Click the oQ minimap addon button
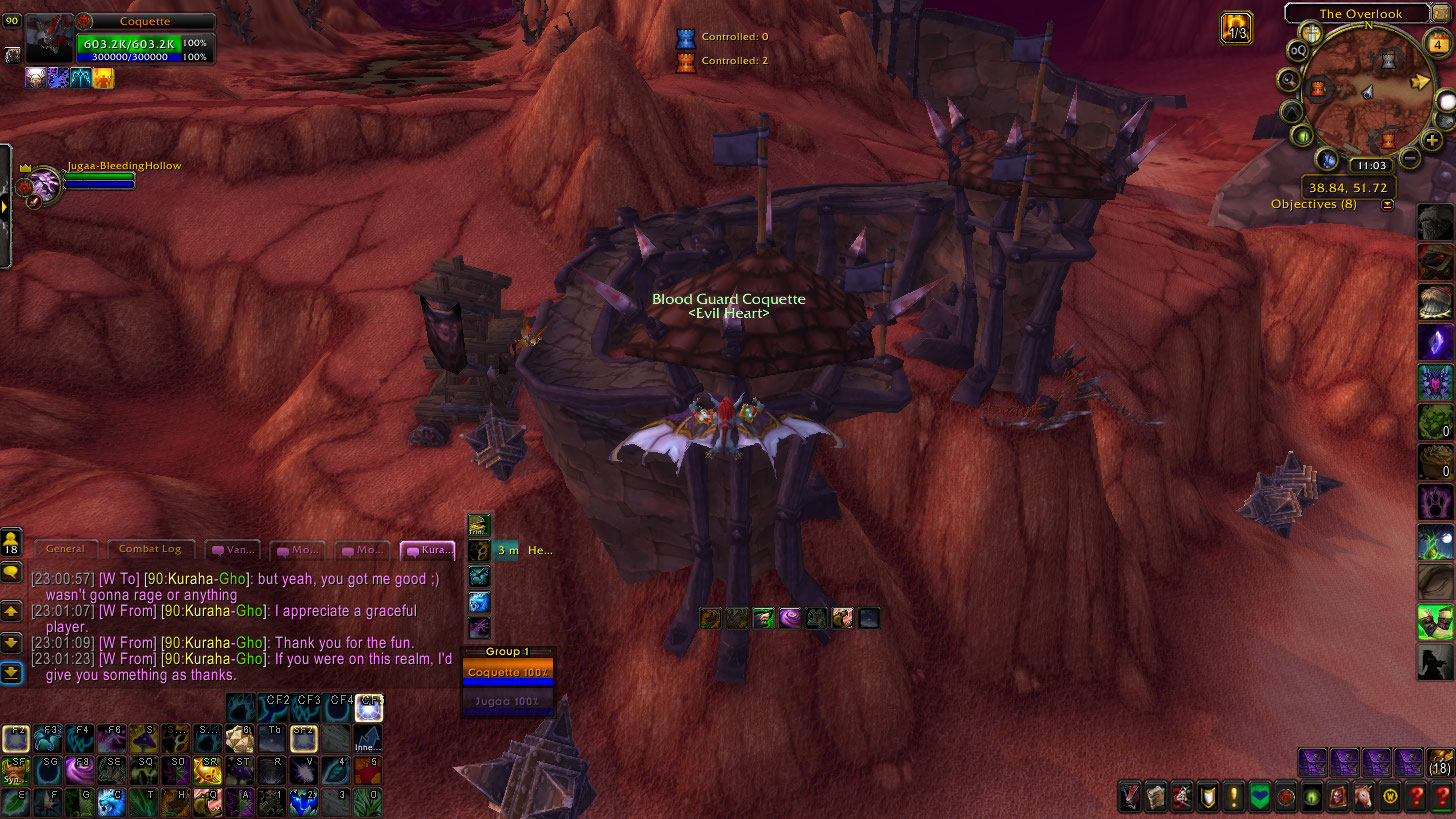The width and height of the screenshot is (1456, 819). tap(1298, 51)
